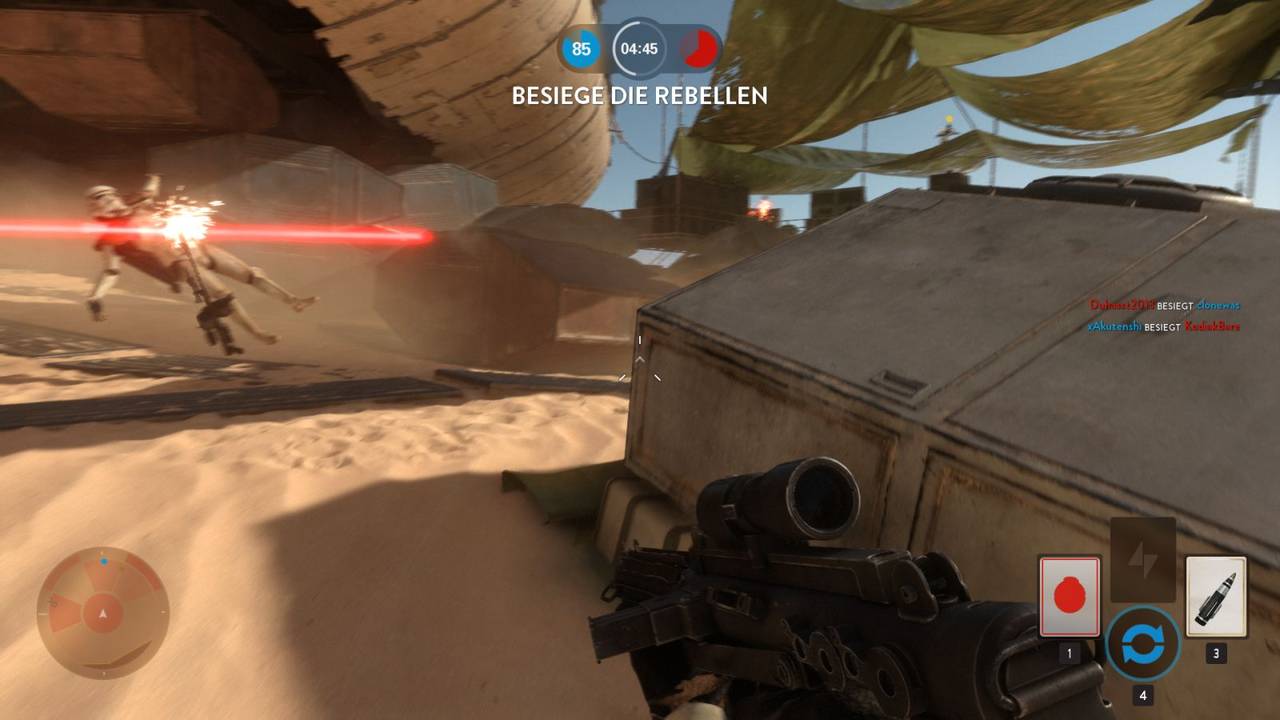
Task: Open the circular radar minimap
Action: click(x=103, y=612)
